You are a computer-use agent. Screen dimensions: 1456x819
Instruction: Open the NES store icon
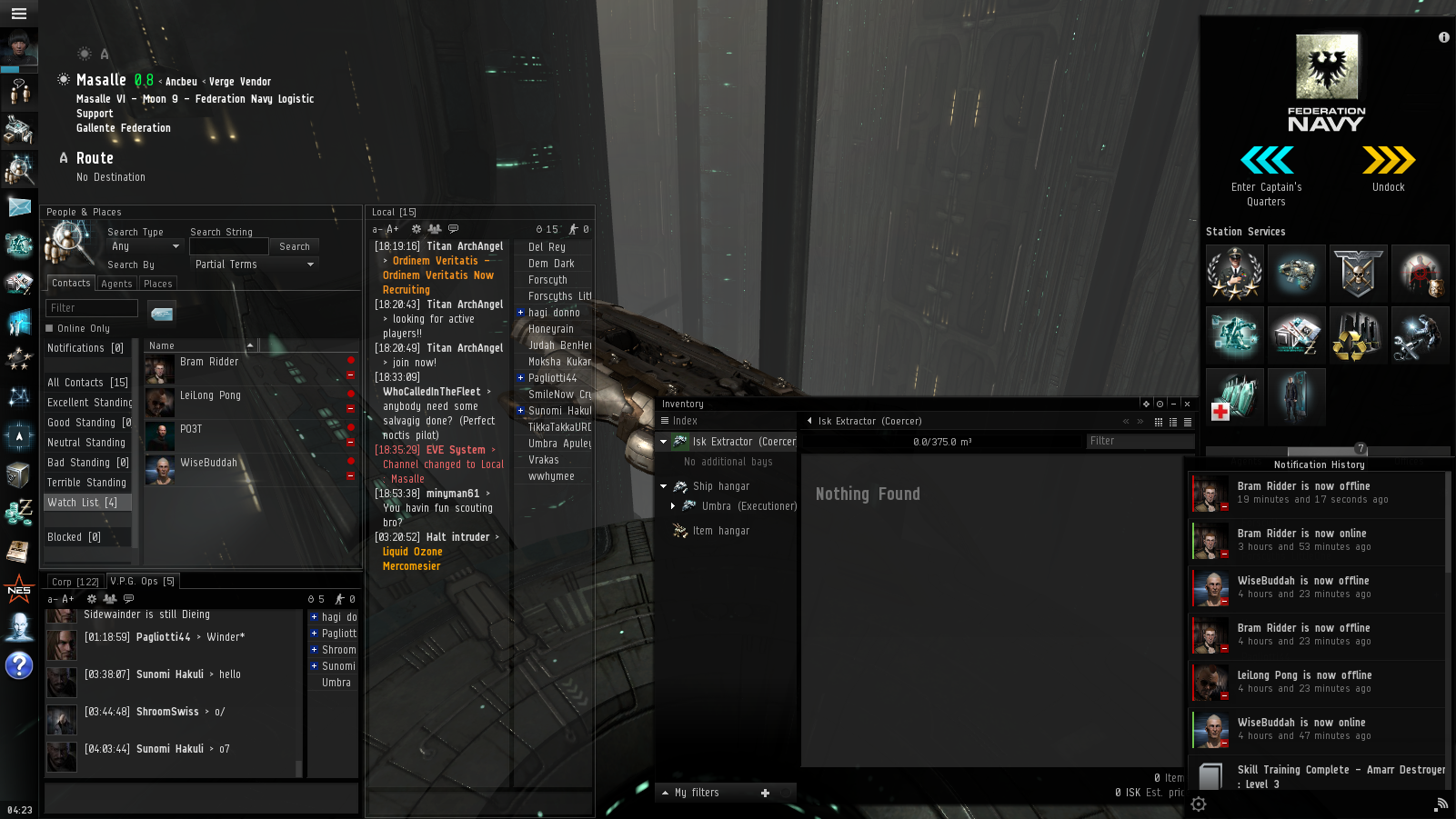[x=18, y=589]
